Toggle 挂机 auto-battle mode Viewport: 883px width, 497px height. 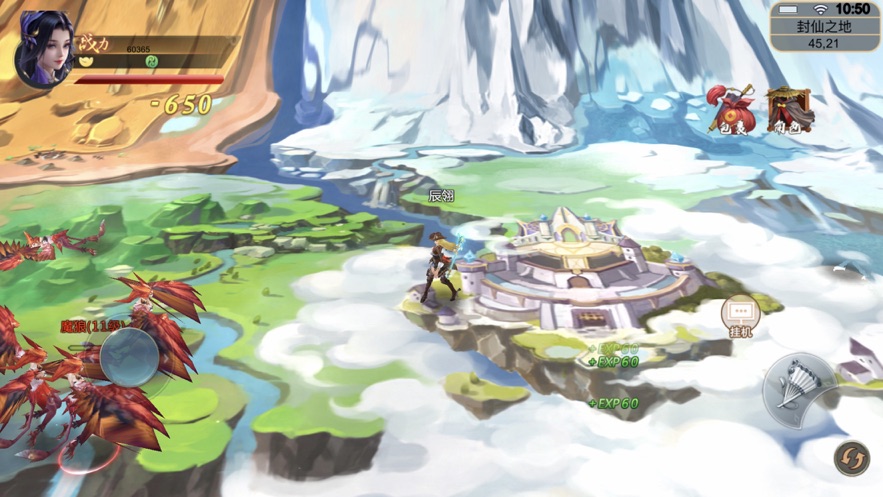(x=740, y=316)
